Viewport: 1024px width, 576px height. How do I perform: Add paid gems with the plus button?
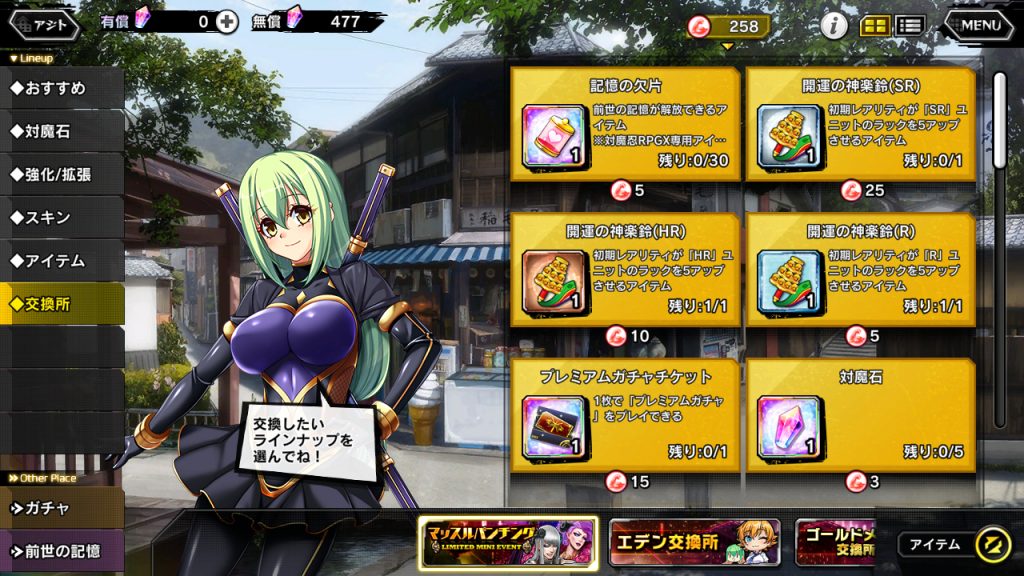point(228,21)
